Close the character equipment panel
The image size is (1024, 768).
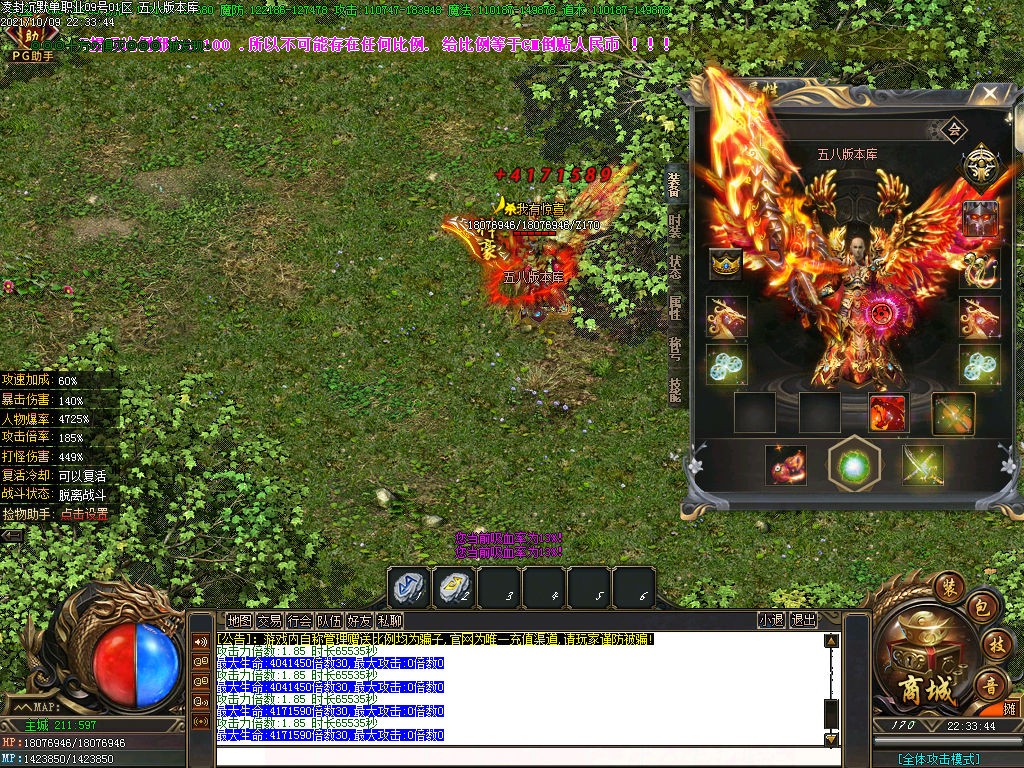point(989,94)
